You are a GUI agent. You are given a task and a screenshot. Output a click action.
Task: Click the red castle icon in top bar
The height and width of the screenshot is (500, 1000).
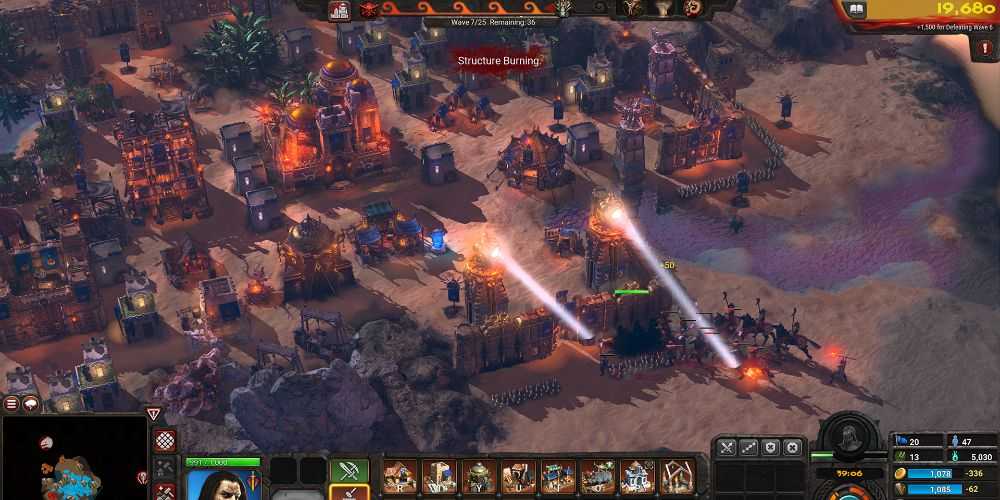[x=339, y=10]
